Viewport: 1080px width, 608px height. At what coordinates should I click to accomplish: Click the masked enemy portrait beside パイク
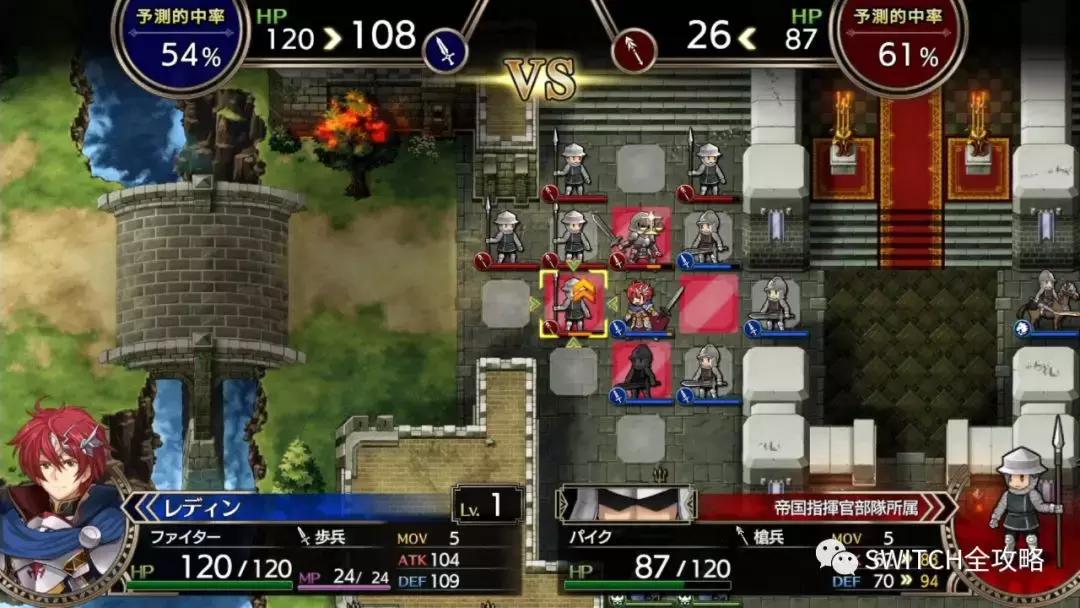[x=626, y=503]
